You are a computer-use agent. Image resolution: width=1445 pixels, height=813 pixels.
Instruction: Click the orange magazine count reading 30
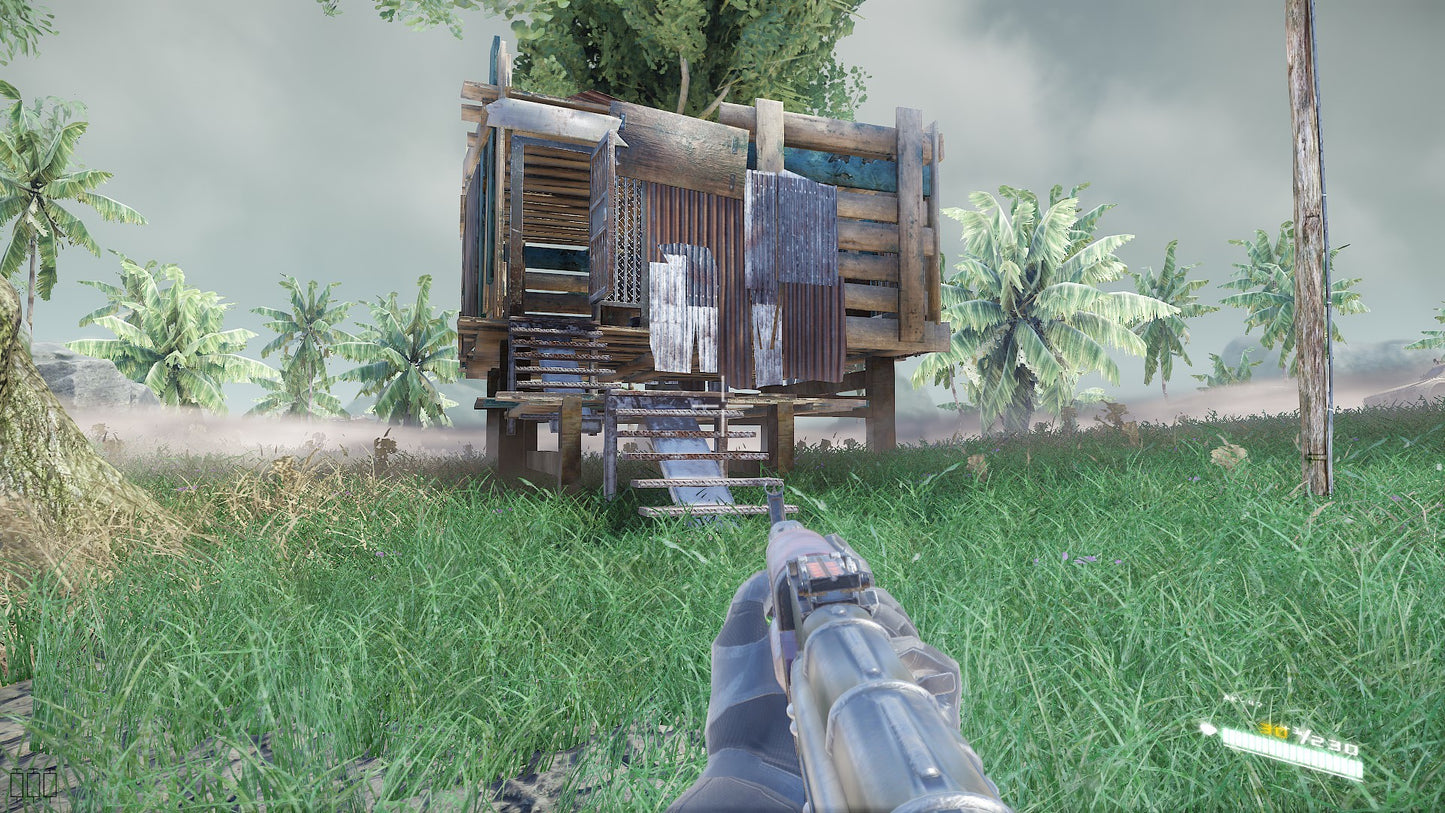click(x=1276, y=729)
